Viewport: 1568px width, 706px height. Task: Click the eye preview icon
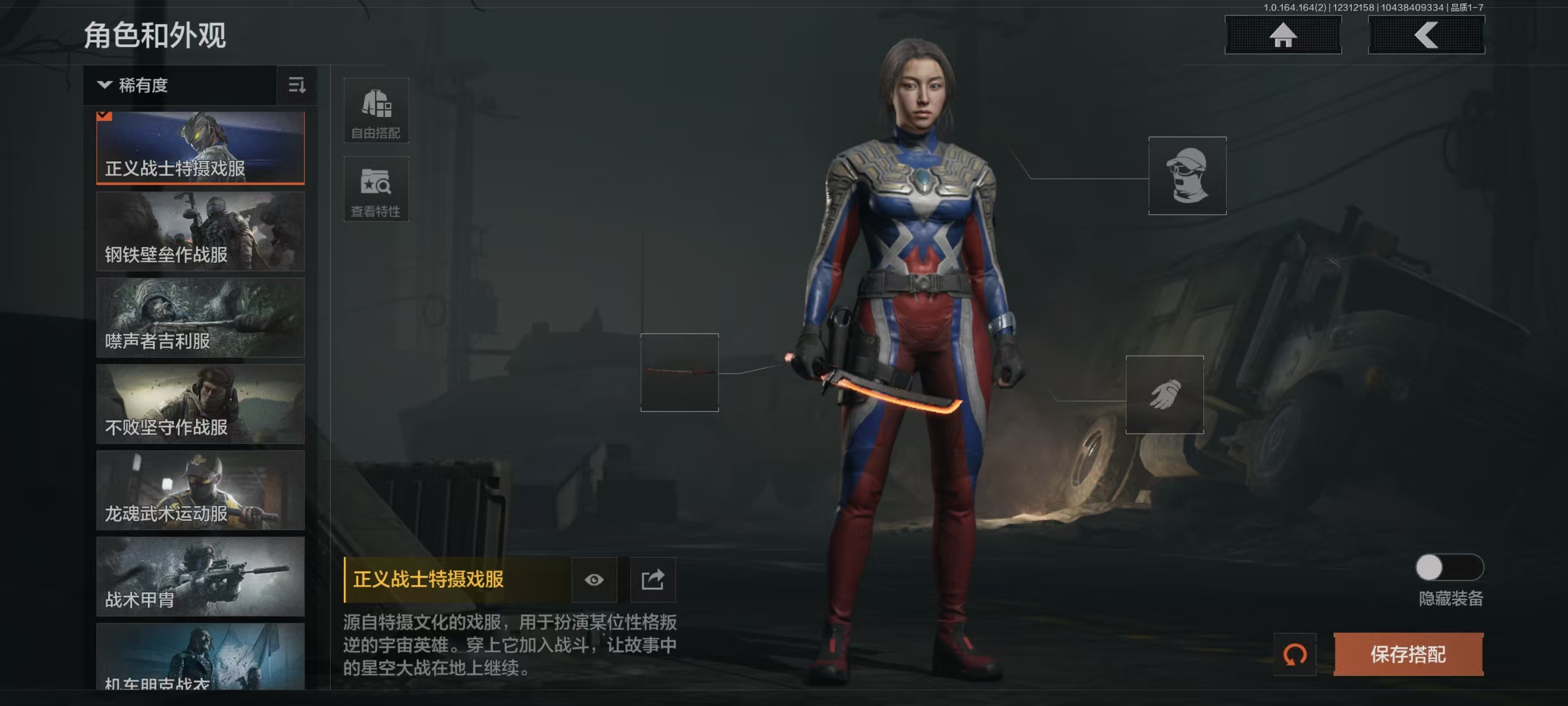tap(594, 580)
